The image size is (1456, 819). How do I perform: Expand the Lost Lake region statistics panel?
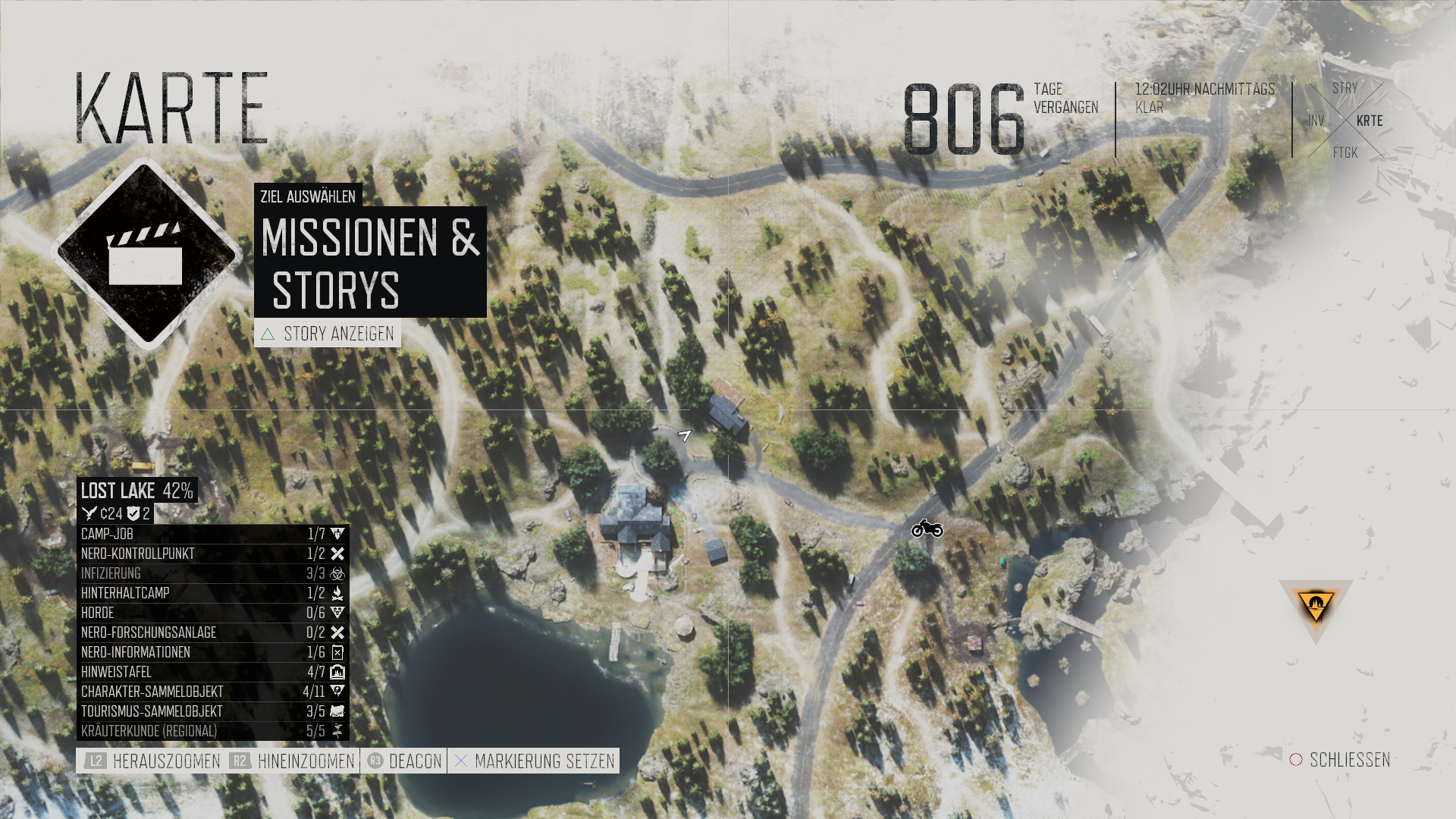point(136,491)
